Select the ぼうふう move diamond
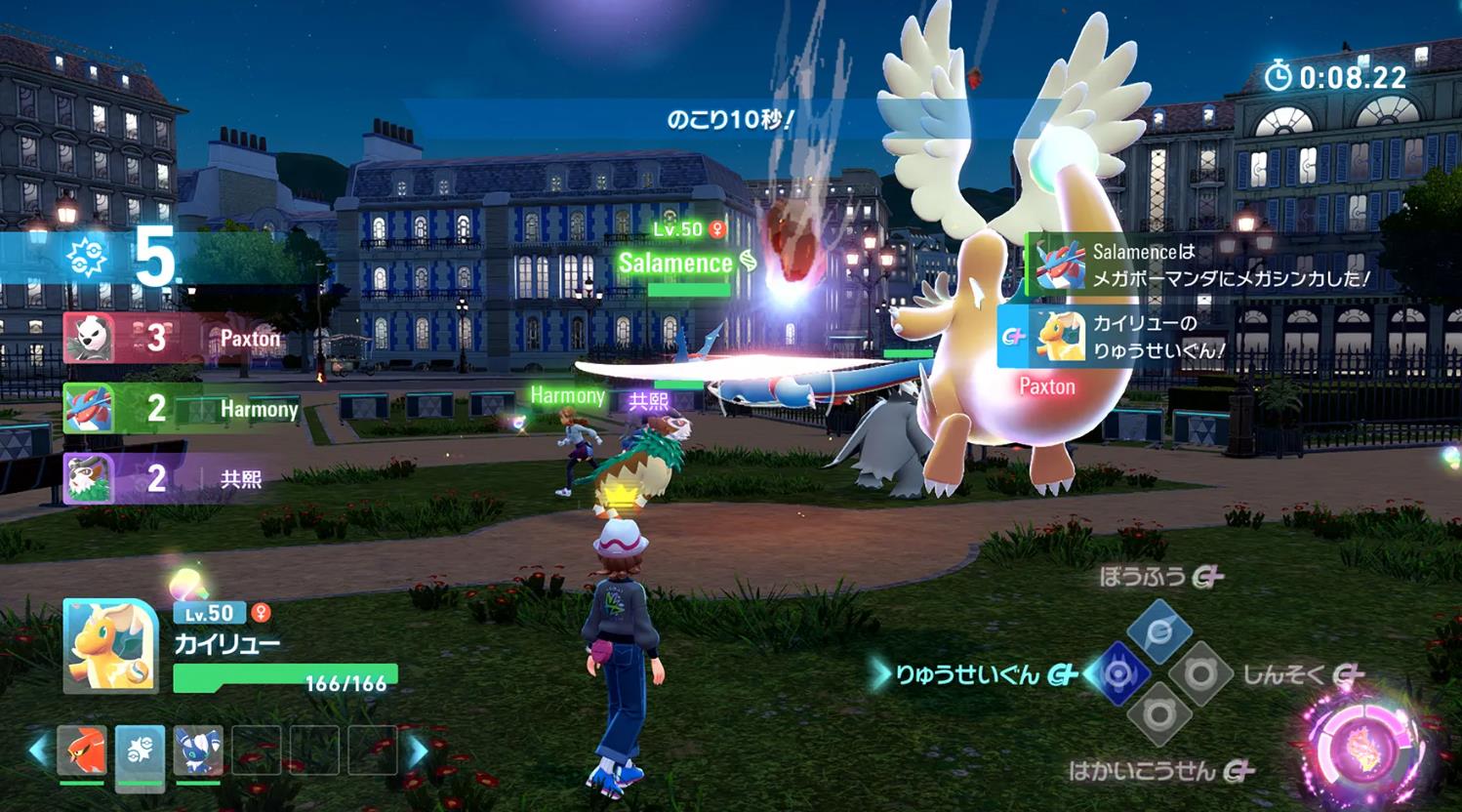This screenshot has width=1462, height=812. click(1159, 629)
